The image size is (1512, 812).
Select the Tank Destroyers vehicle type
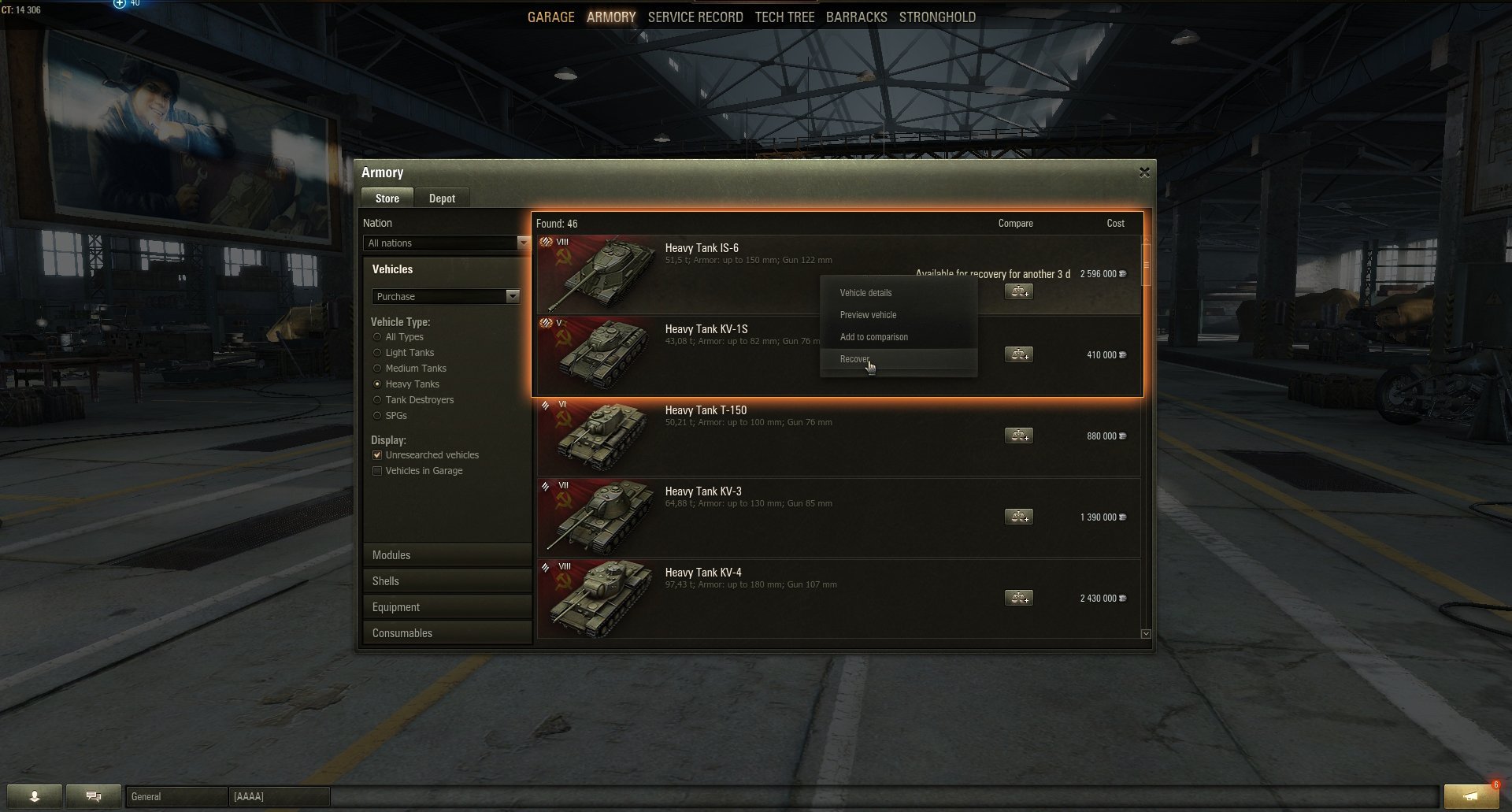tap(377, 400)
